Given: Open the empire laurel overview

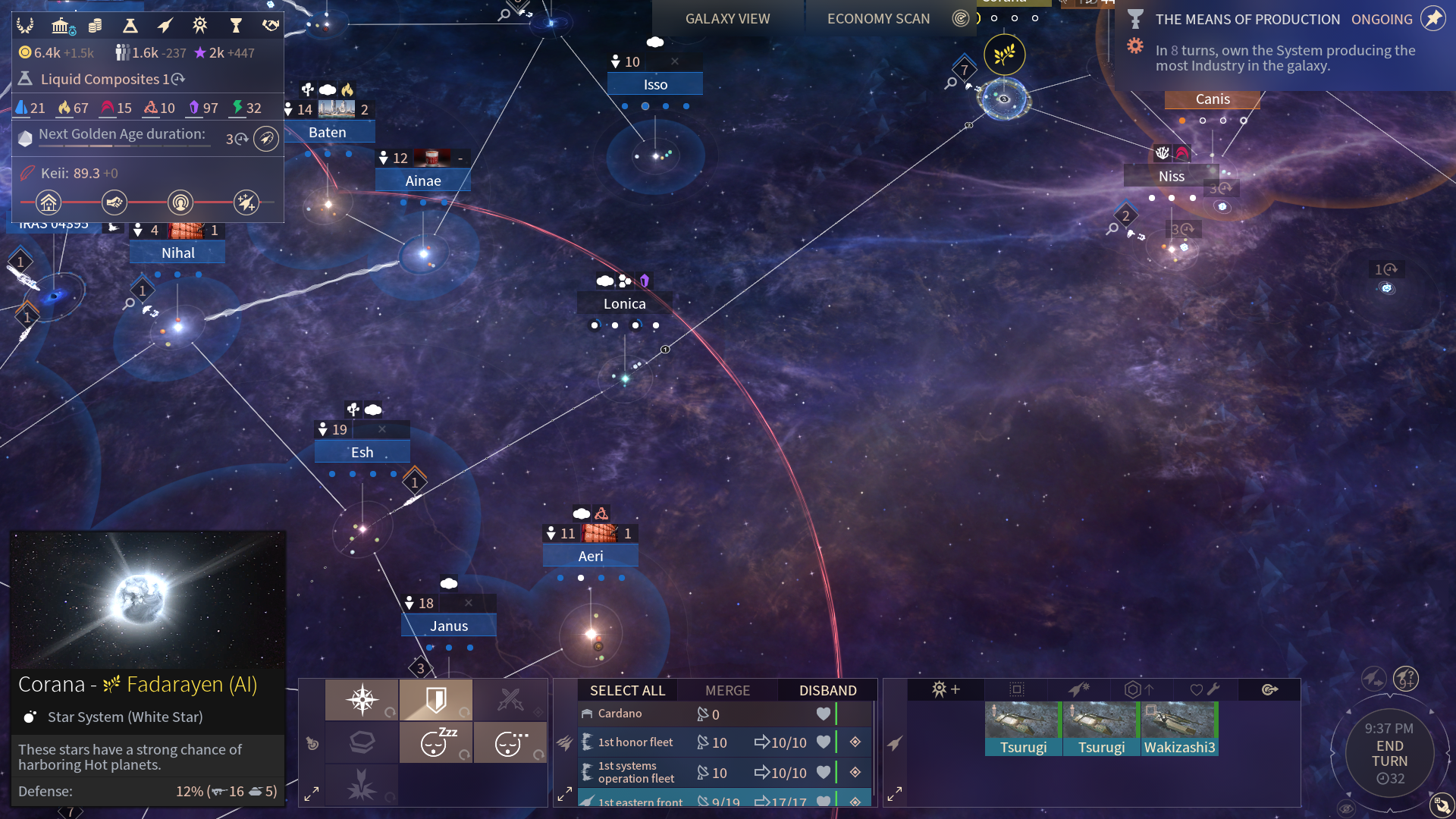Looking at the screenshot, I should tap(25, 26).
